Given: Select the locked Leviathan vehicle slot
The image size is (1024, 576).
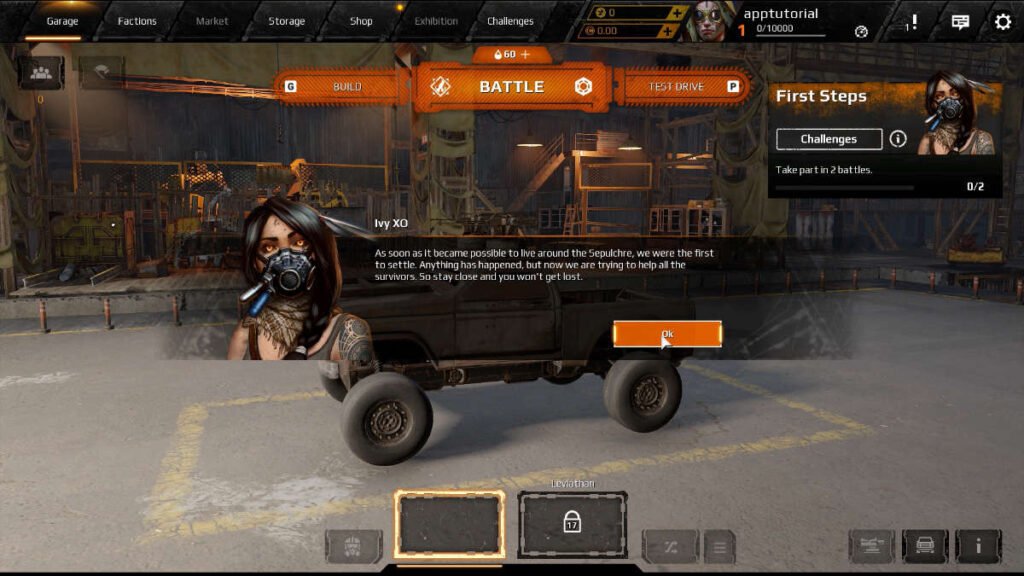Looking at the screenshot, I should (572, 524).
